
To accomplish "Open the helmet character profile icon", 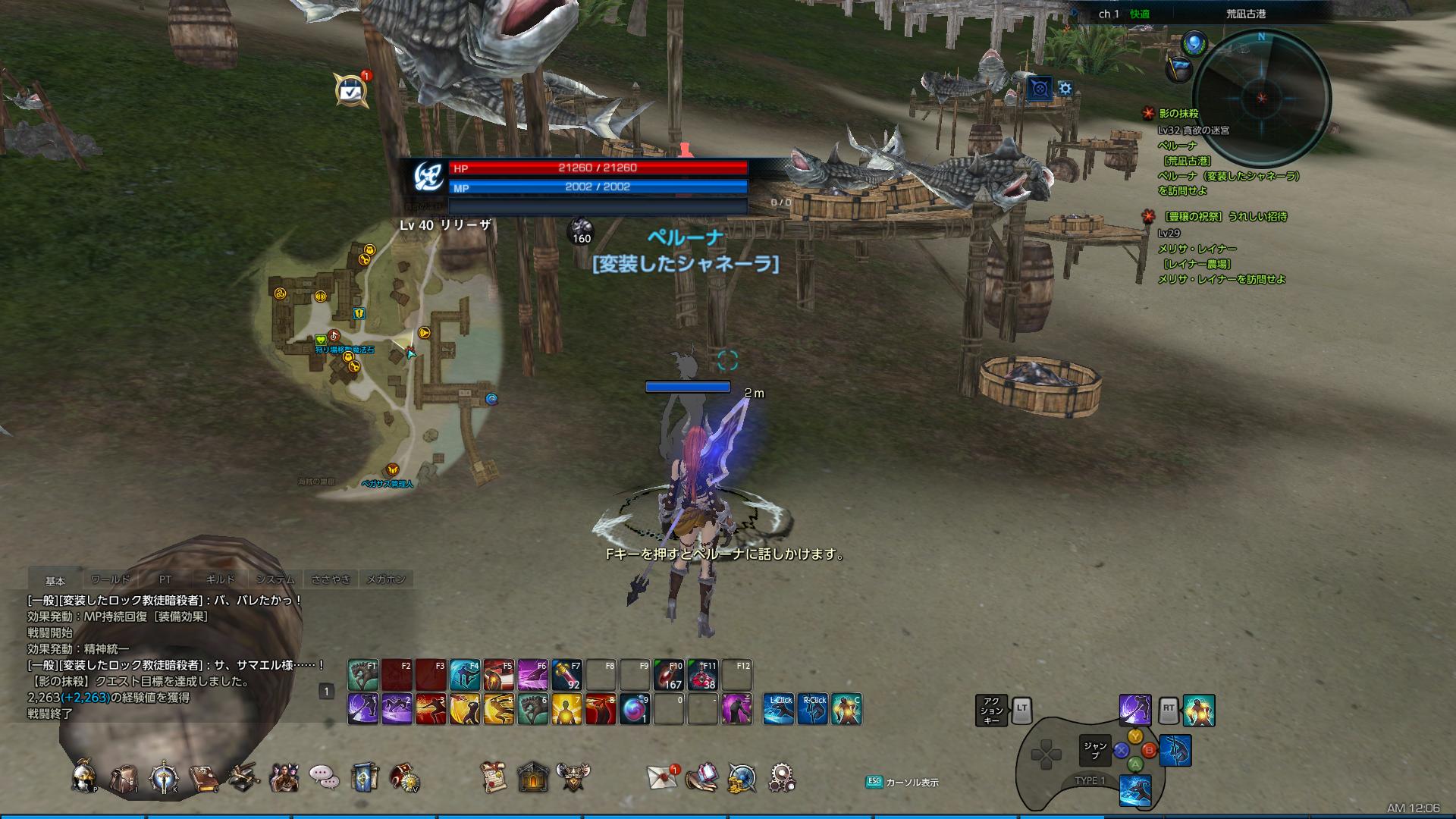I will tap(83, 777).
